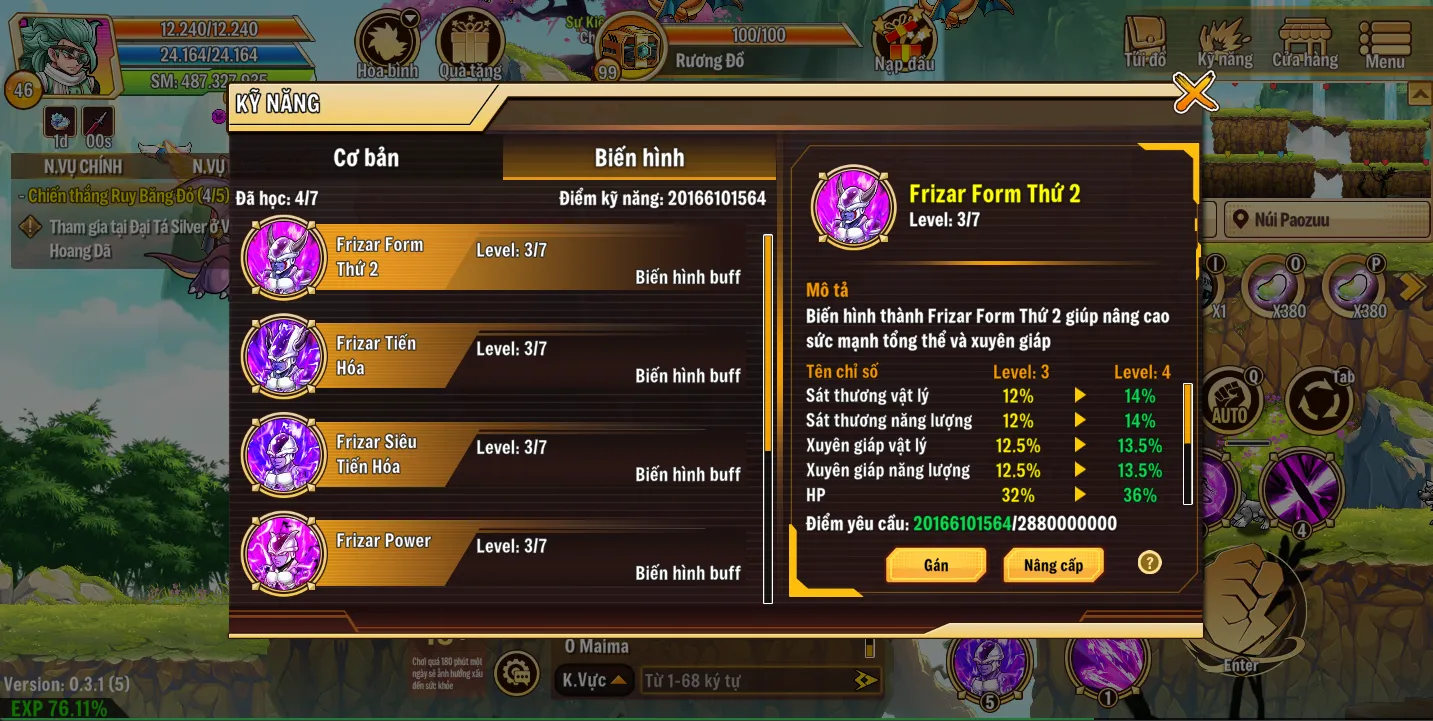Switch to the Cơ bản tab
The width and height of the screenshot is (1433, 721).
(366, 158)
